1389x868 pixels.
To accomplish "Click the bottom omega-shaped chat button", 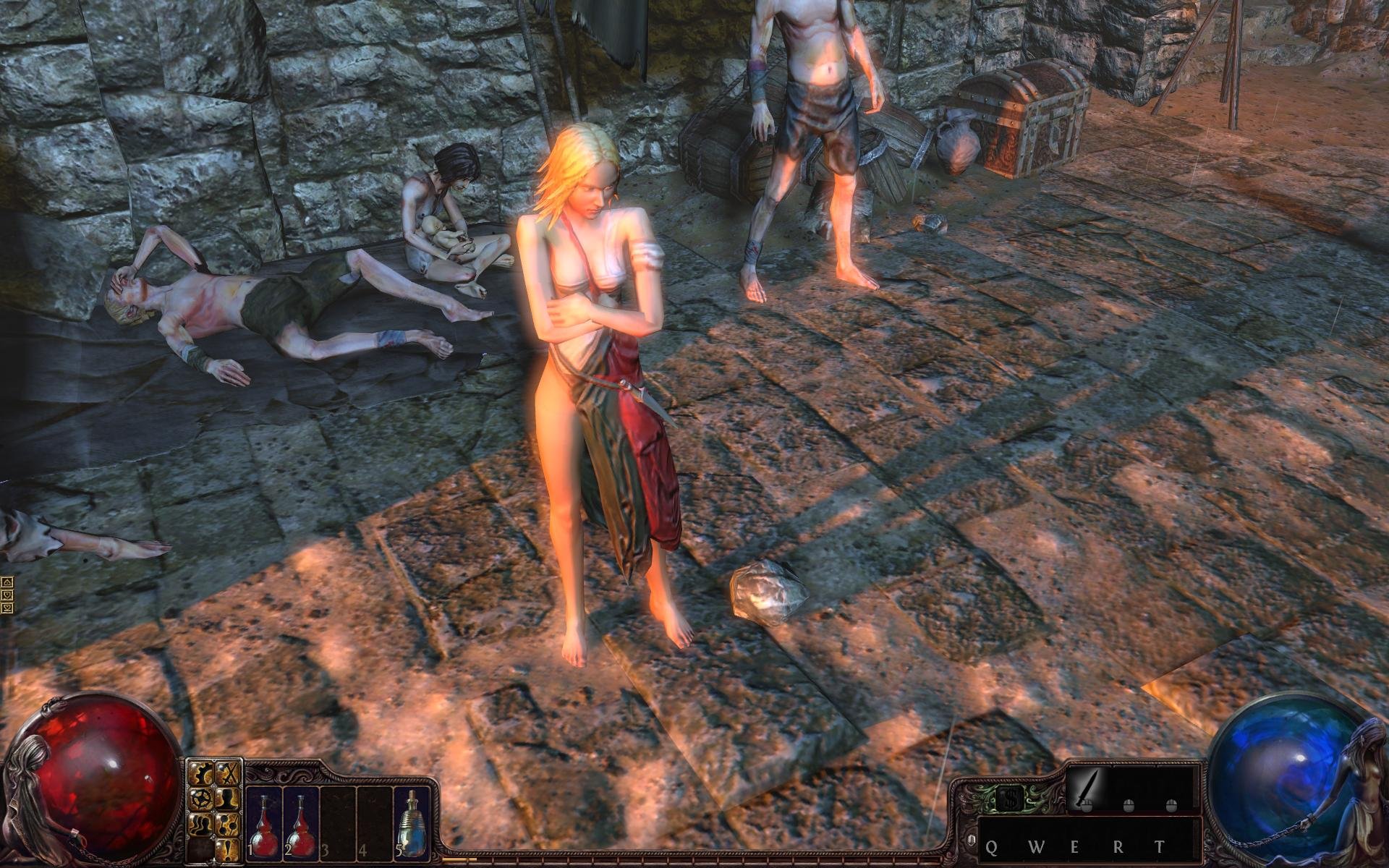I will point(7,608).
